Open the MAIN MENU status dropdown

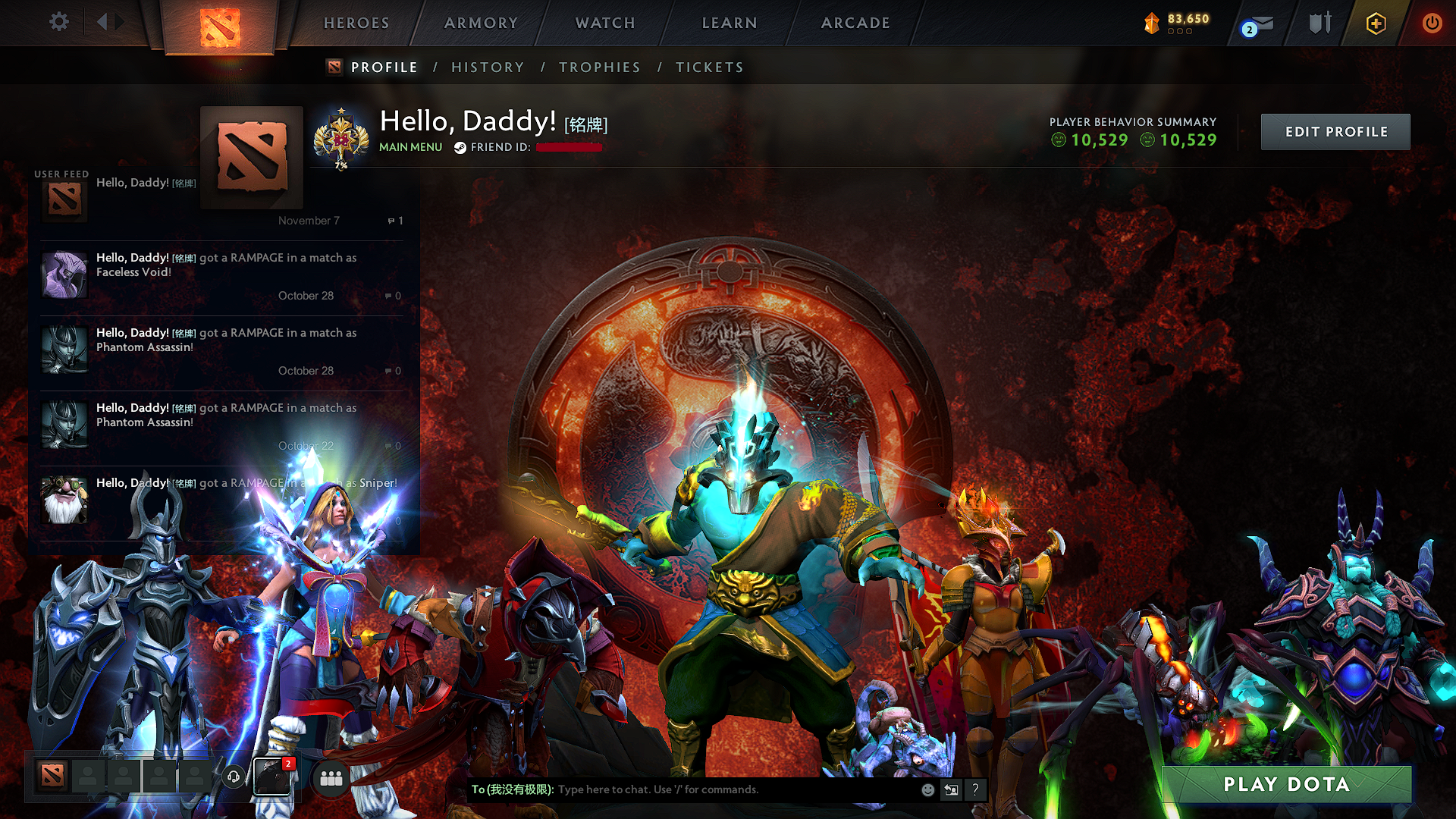click(x=410, y=147)
